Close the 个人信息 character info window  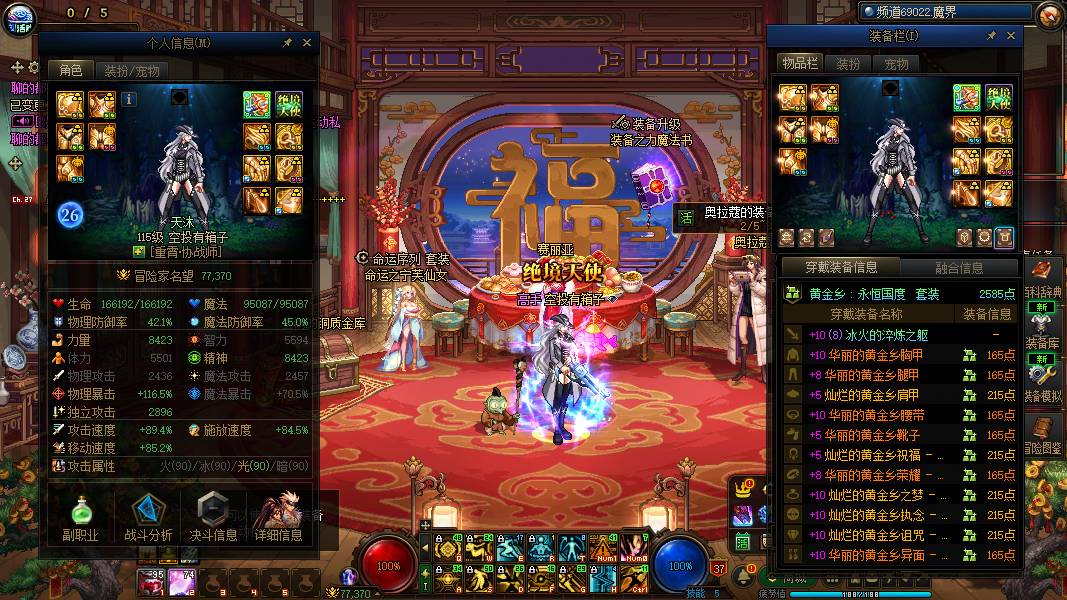307,43
